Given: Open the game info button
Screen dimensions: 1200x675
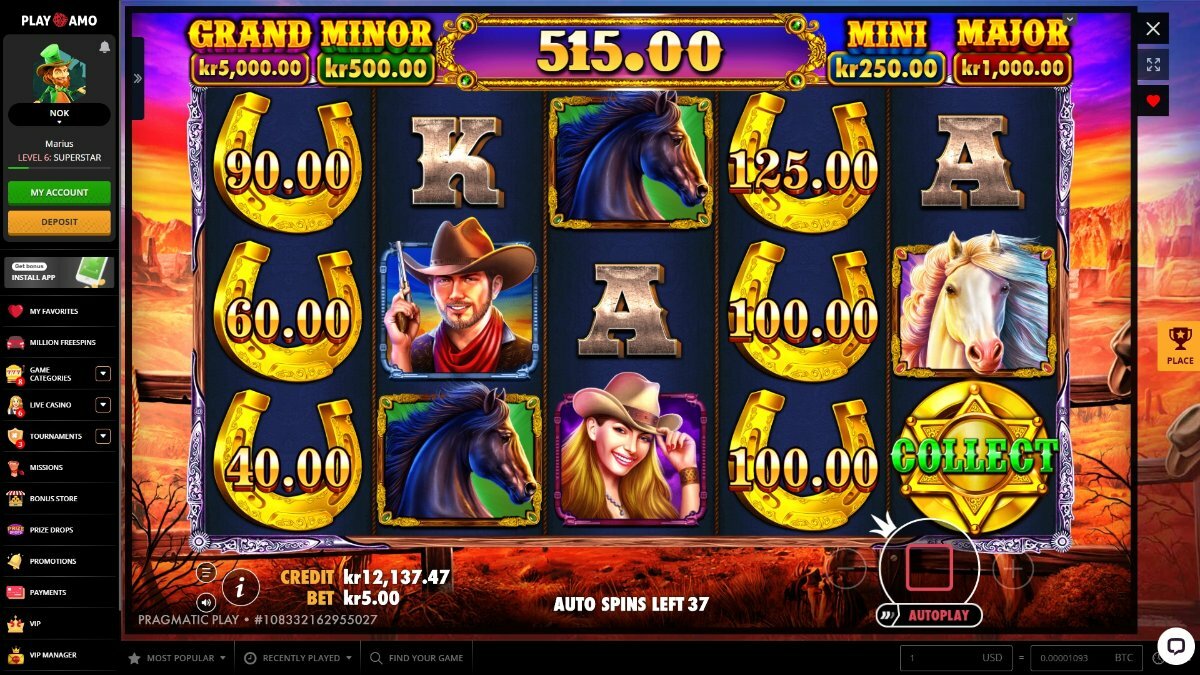Looking at the screenshot, I should pos(240,588).
